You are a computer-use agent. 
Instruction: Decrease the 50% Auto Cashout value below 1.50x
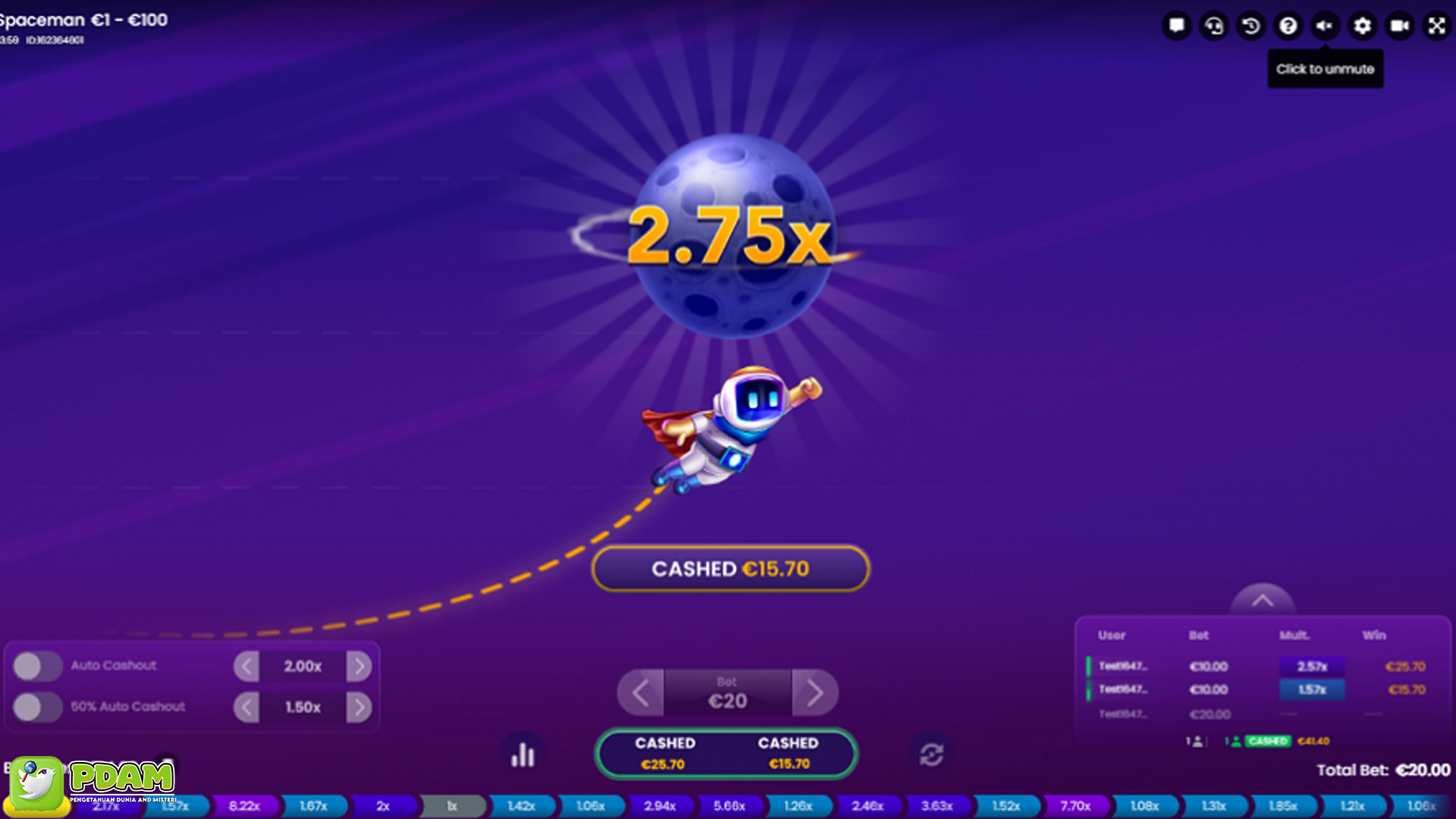[x=246, y=706]
